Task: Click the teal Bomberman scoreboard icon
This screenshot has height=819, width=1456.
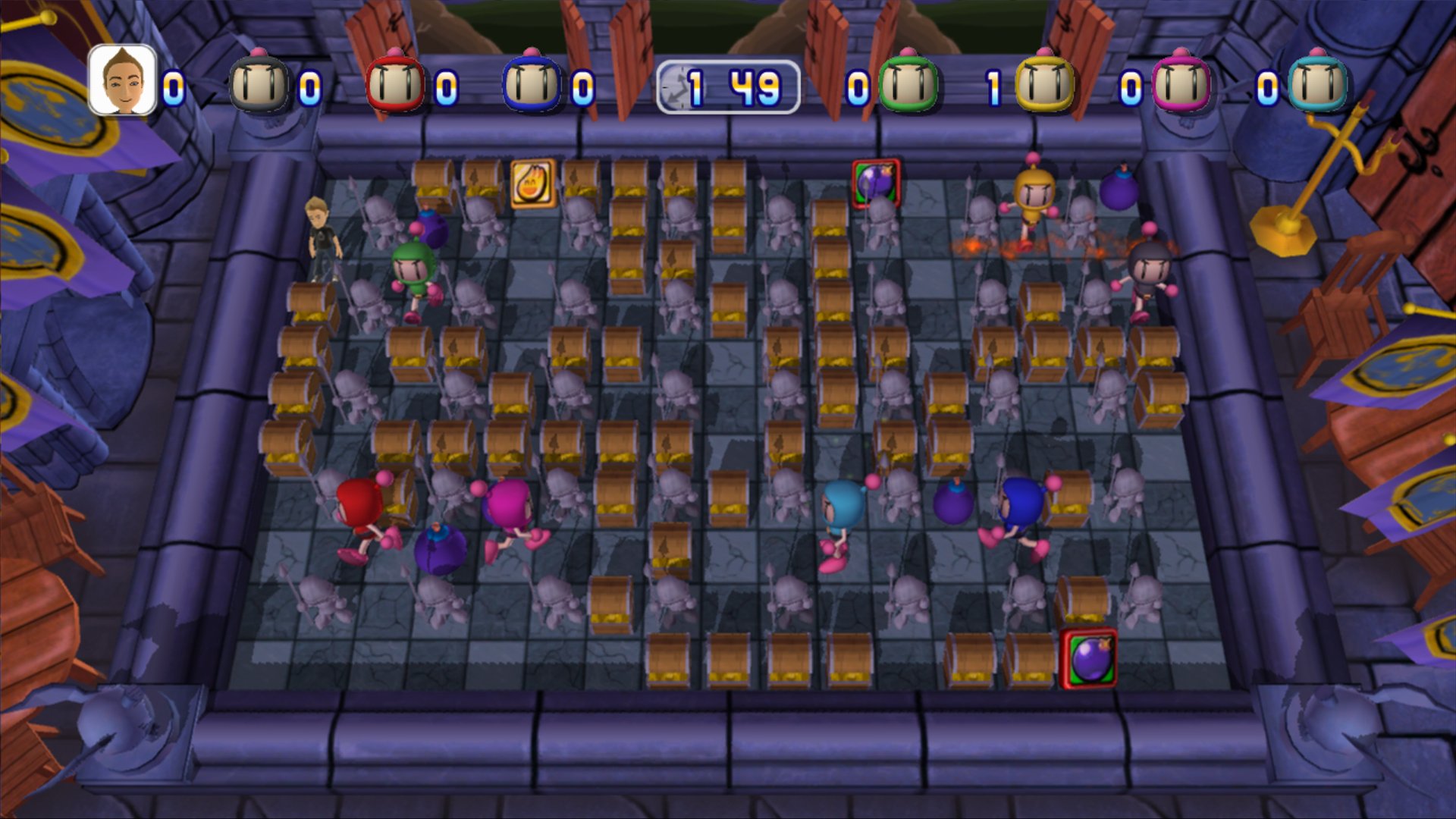Action: [x=1319, y=82]
